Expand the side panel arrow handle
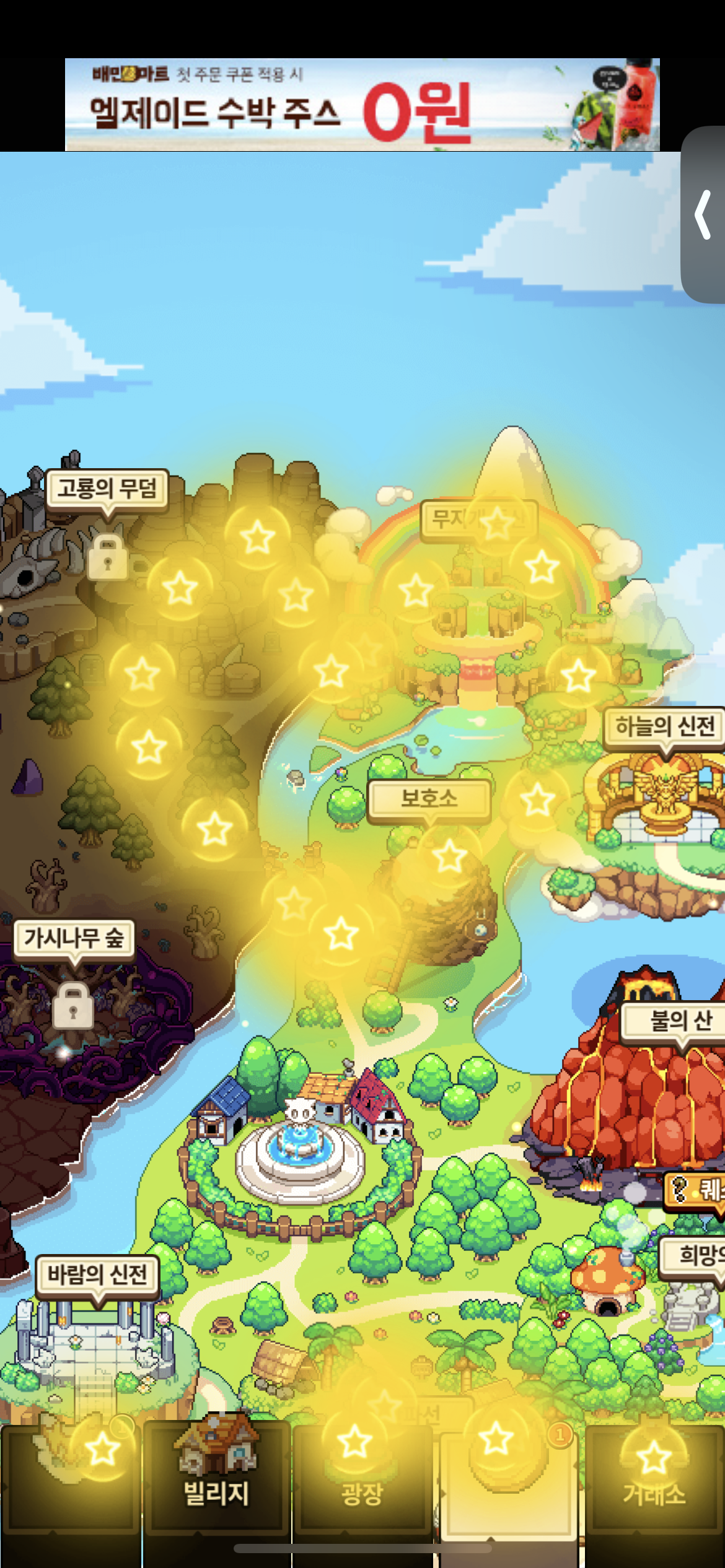725x1568 pixels. point(703,215)
